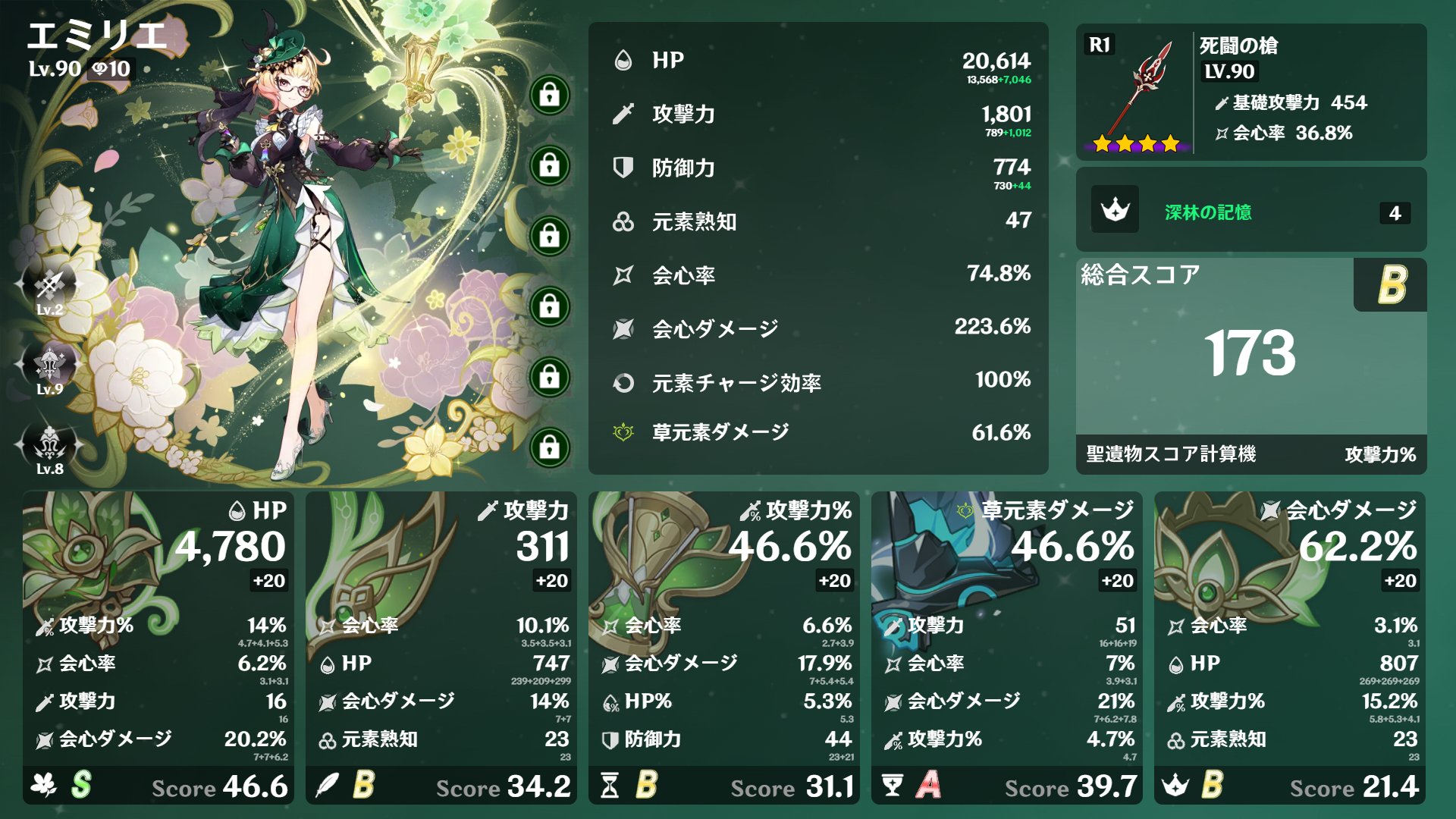The width and height of the screenshot is (1456, 819).
Task: Open the 死闘の槍 weapon panel
Action: coord(1250,92)
